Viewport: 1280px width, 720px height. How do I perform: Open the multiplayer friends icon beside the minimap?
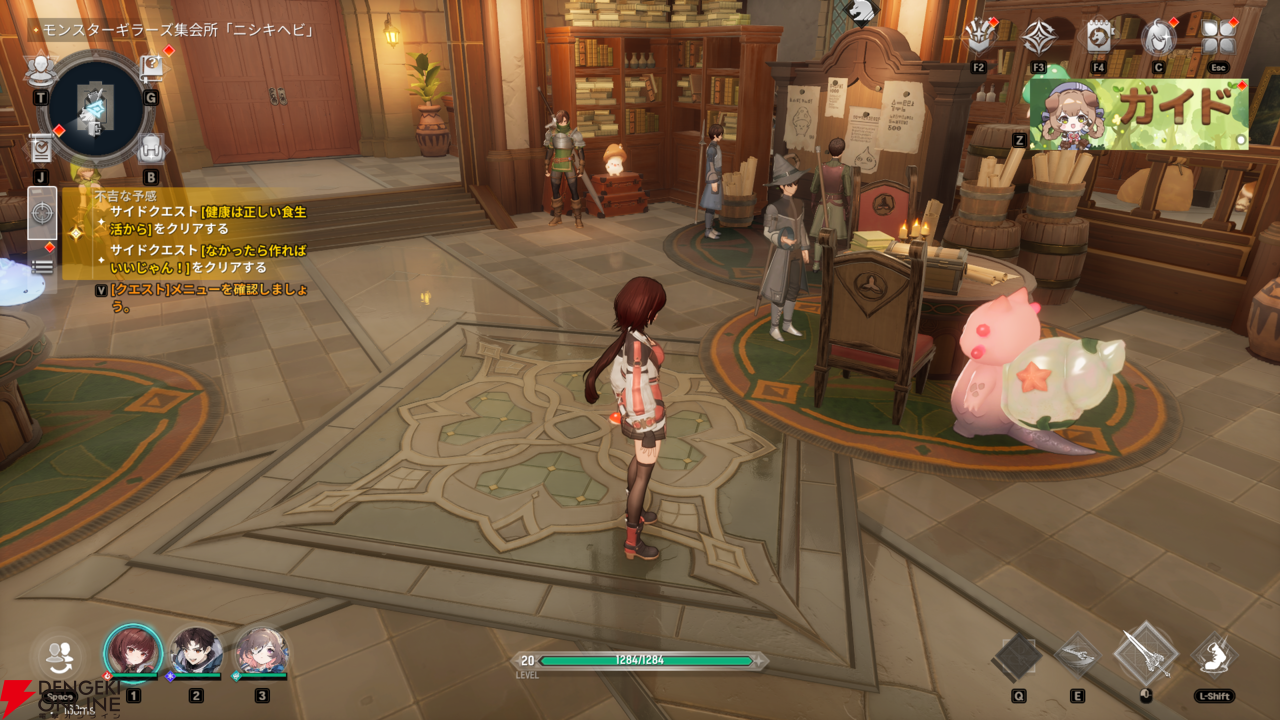pyautogui.click(x=40, y=70)
